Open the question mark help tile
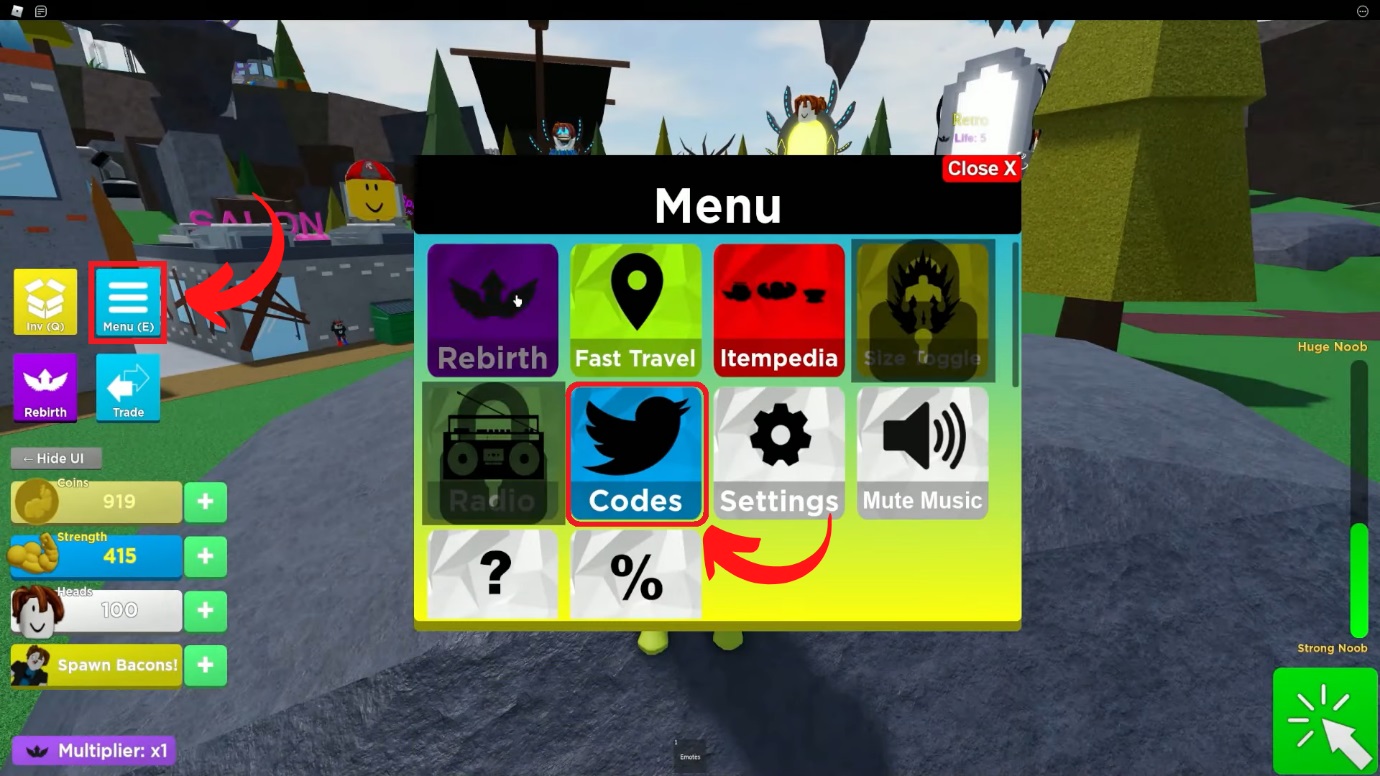Viewport: 1380px width, 776px height. click(492, 572)
